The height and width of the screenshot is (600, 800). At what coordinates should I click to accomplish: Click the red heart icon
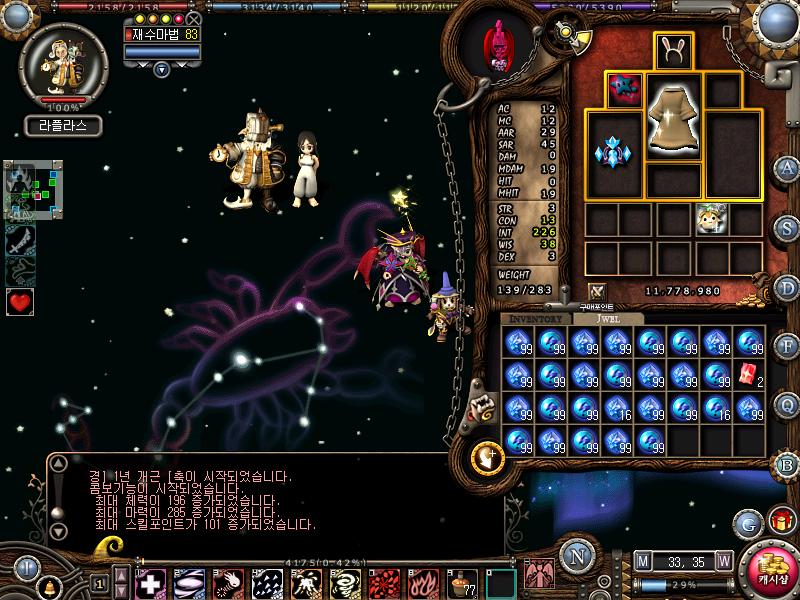tap(21, 301)
